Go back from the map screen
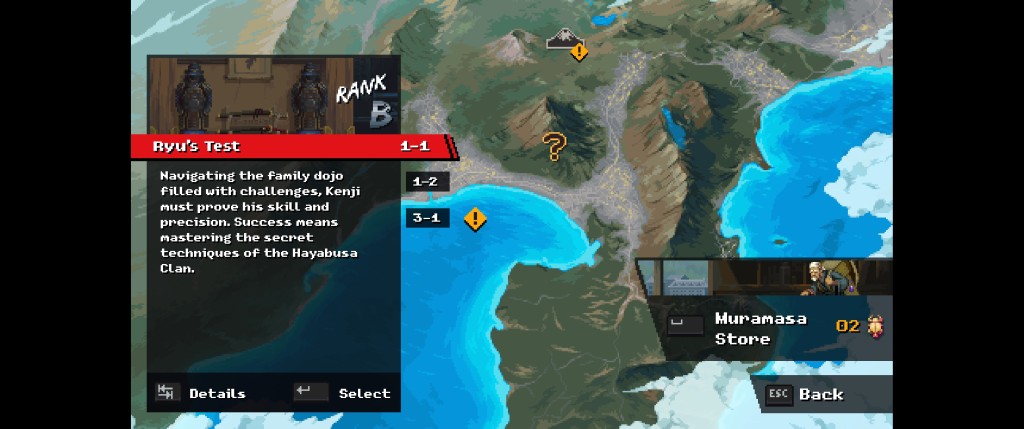Screen dimensions: 1024x429 805,394
